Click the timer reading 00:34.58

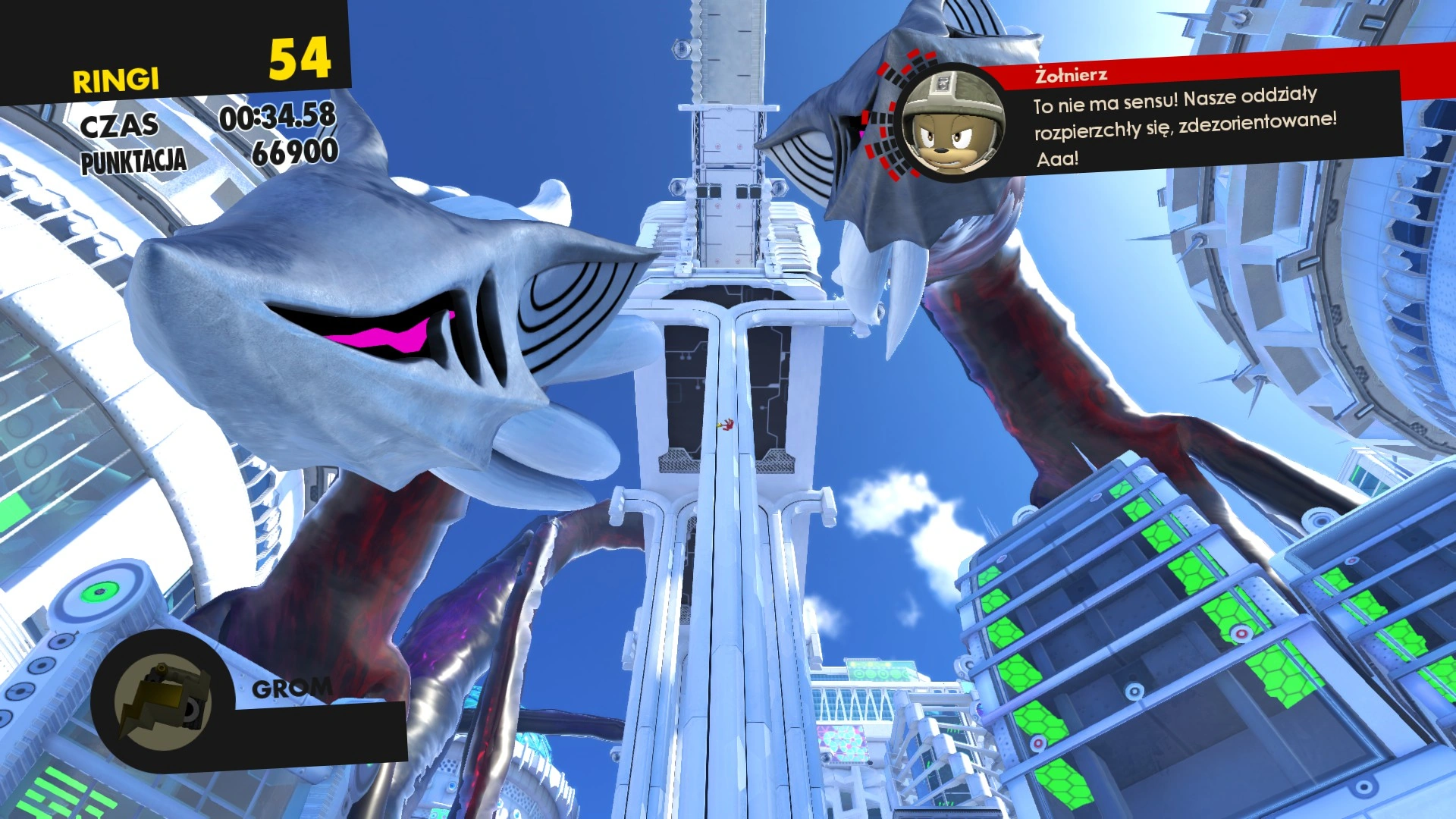click(x=278, y=119)
